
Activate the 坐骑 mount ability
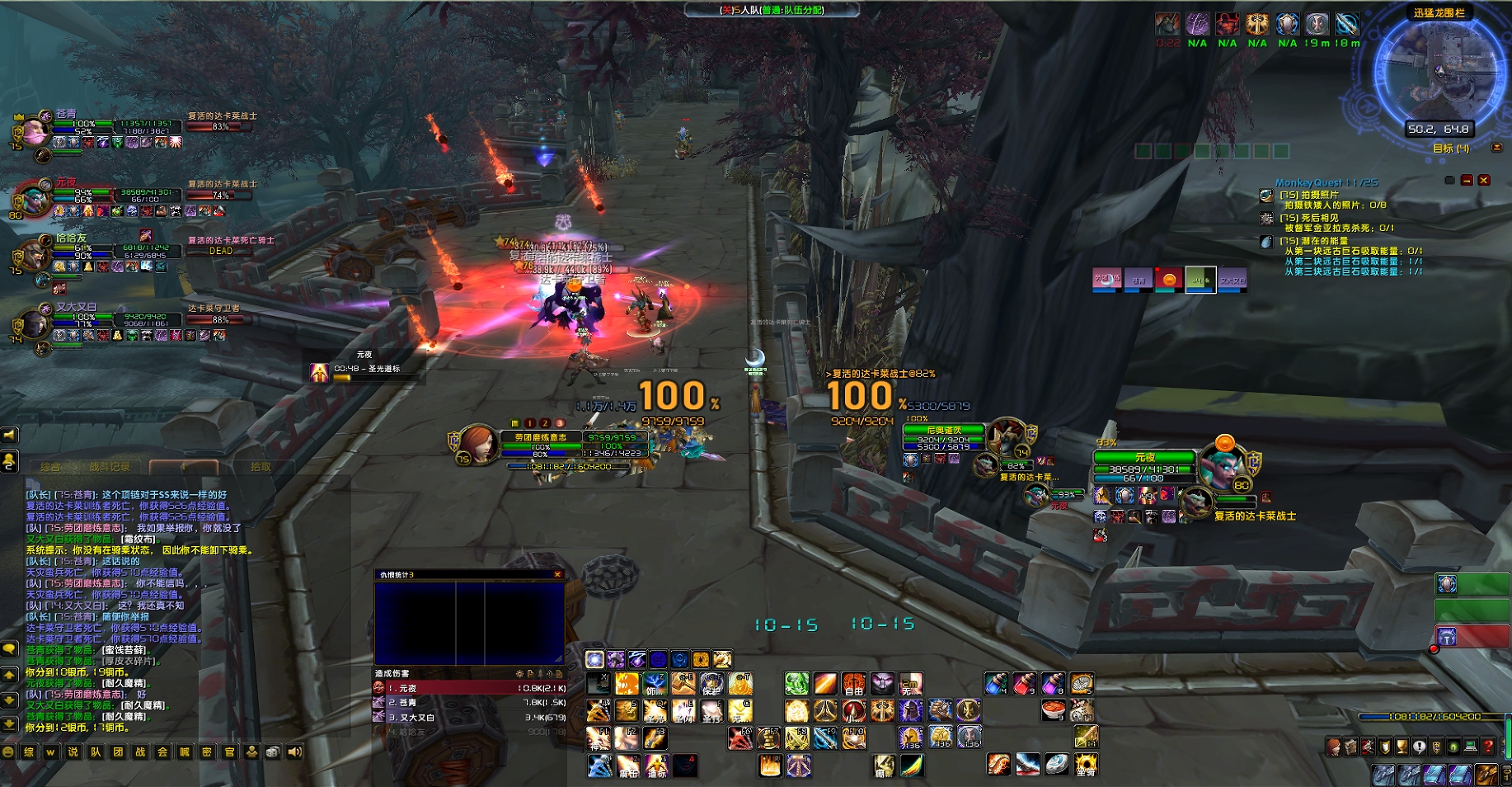click(1085, 766)
